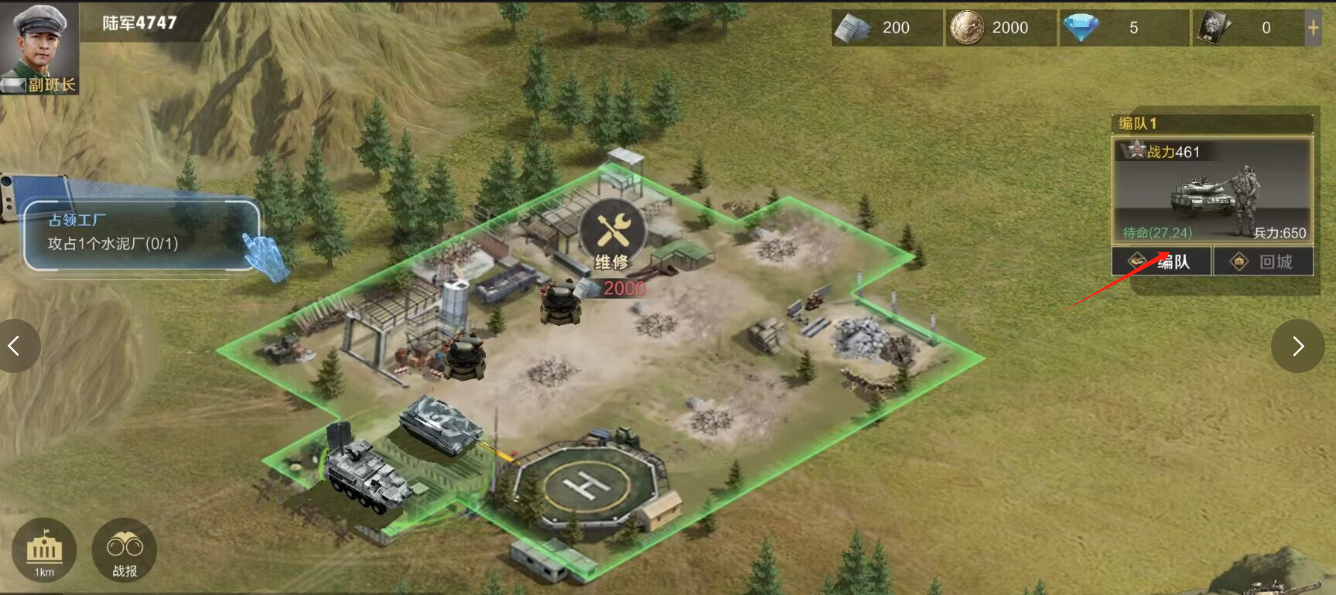This screenshot has height=595, width=1336.
Task: Open the 编队 formation button
Action: point(1161,262)
